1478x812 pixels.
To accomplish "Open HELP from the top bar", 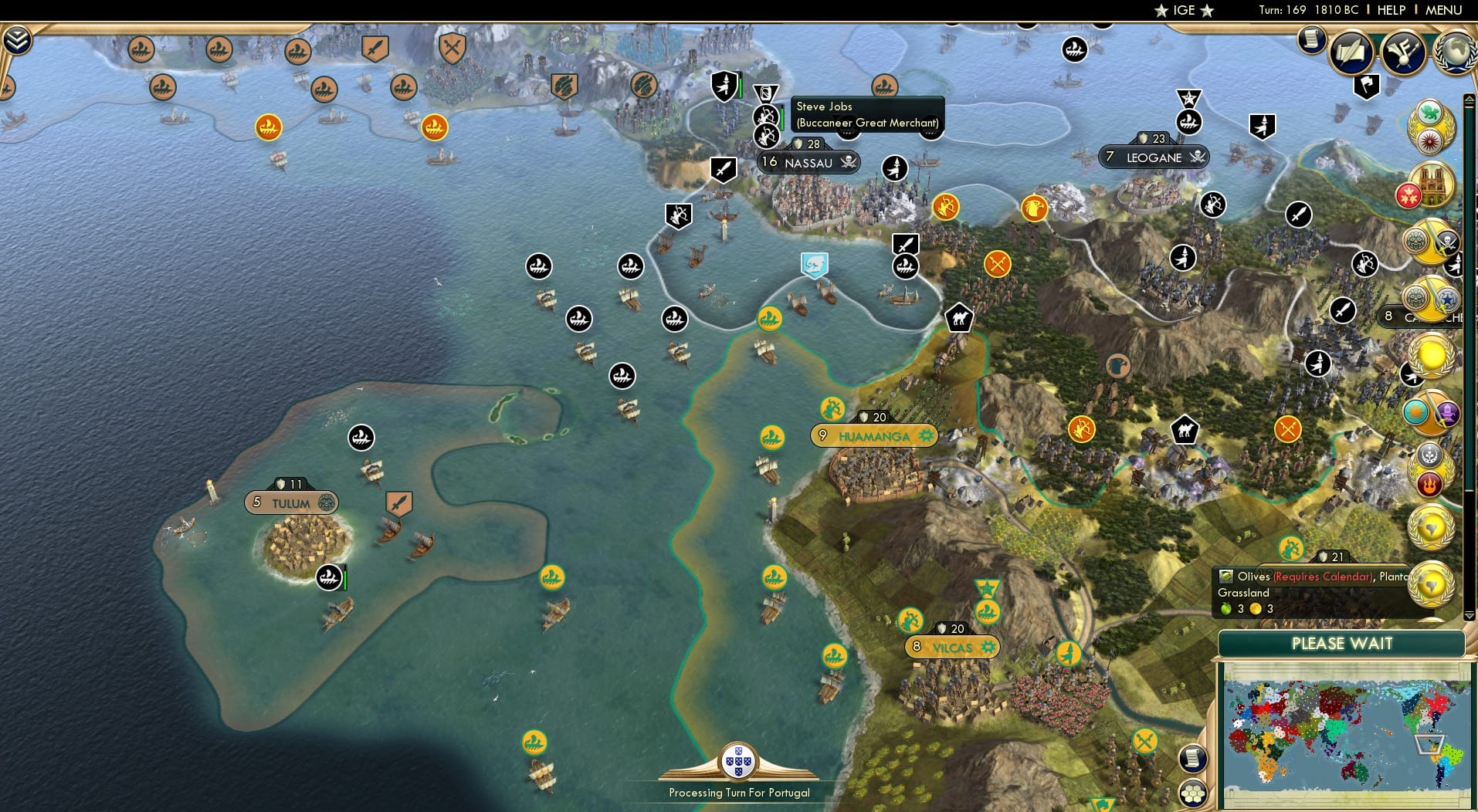I will 1390,10.
